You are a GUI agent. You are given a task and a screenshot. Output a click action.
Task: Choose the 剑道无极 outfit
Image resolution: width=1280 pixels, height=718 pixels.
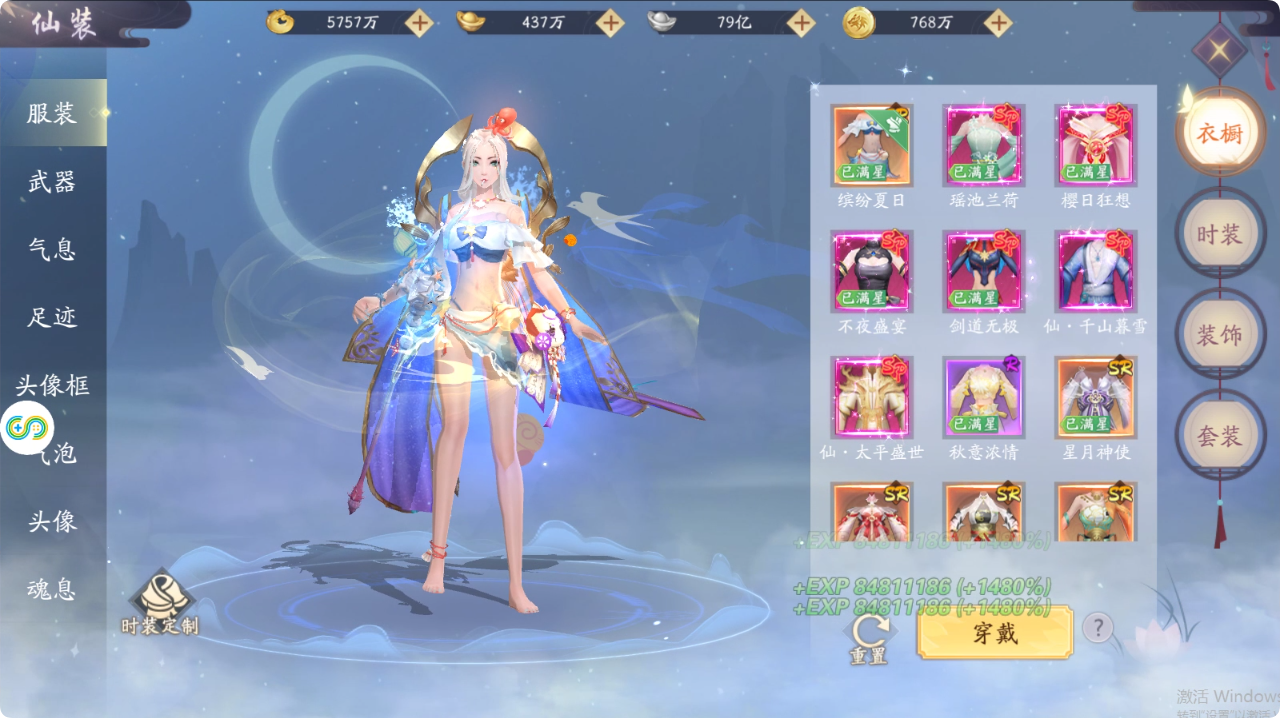[x=983, y=272]
